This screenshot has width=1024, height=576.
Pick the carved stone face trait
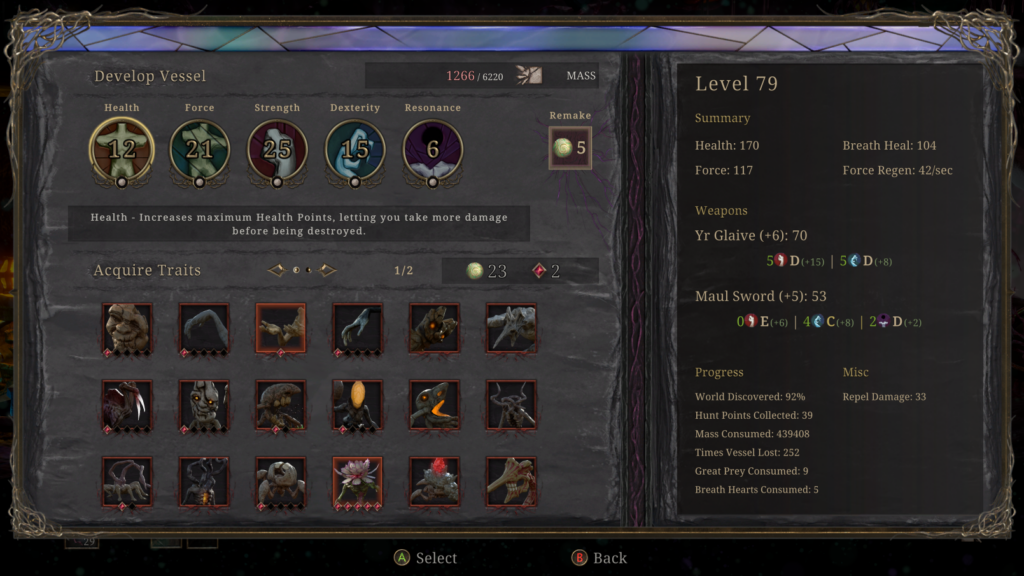pos(204,405)
